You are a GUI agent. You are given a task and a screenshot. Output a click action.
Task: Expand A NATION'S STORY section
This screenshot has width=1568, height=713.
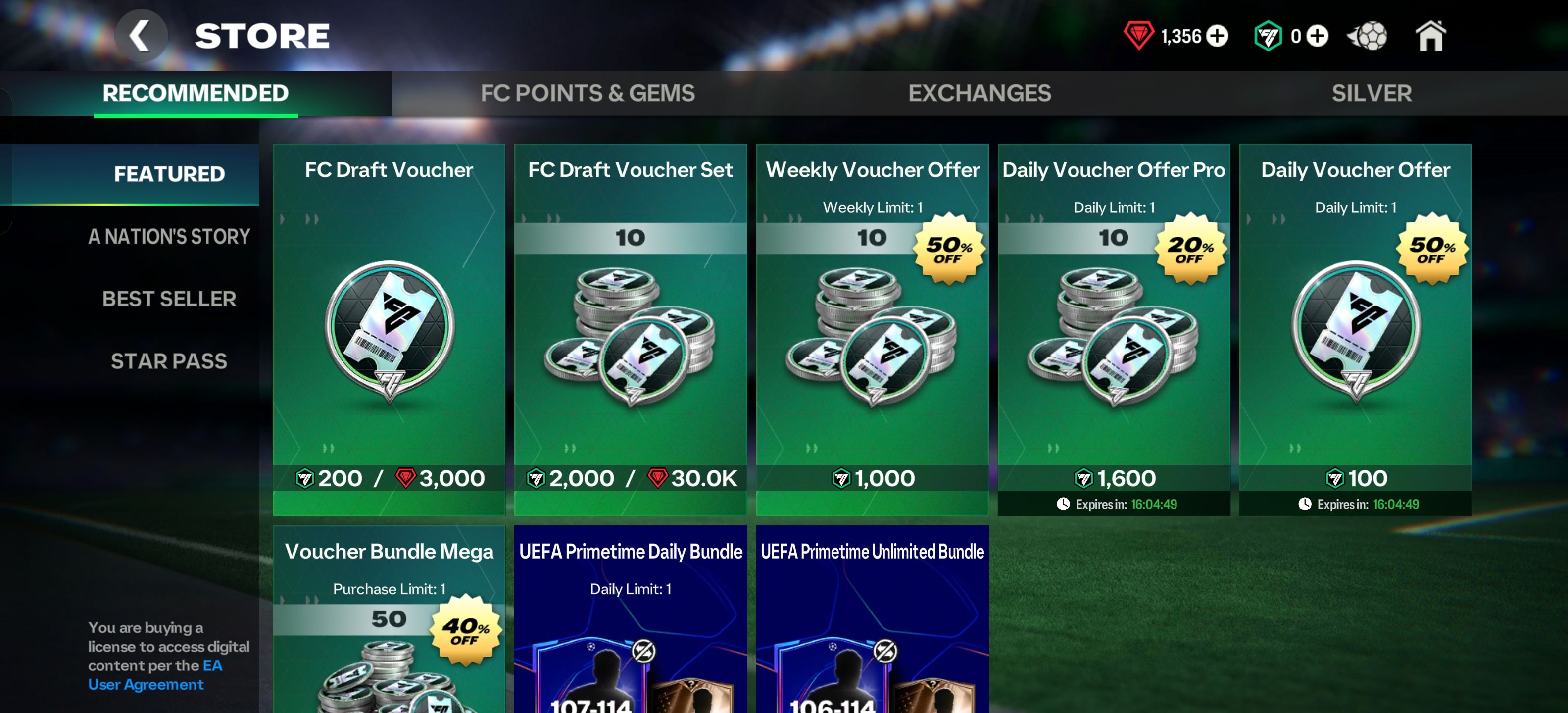tap(169, 236)
